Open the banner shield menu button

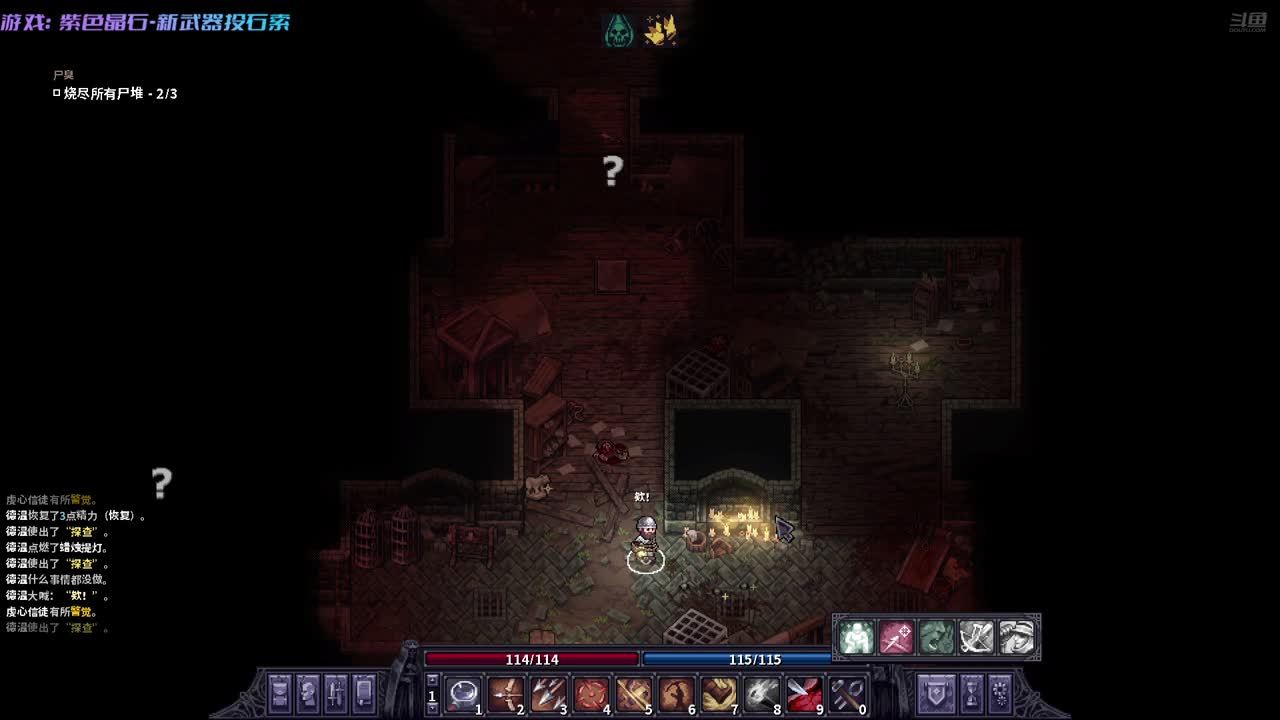937,692
